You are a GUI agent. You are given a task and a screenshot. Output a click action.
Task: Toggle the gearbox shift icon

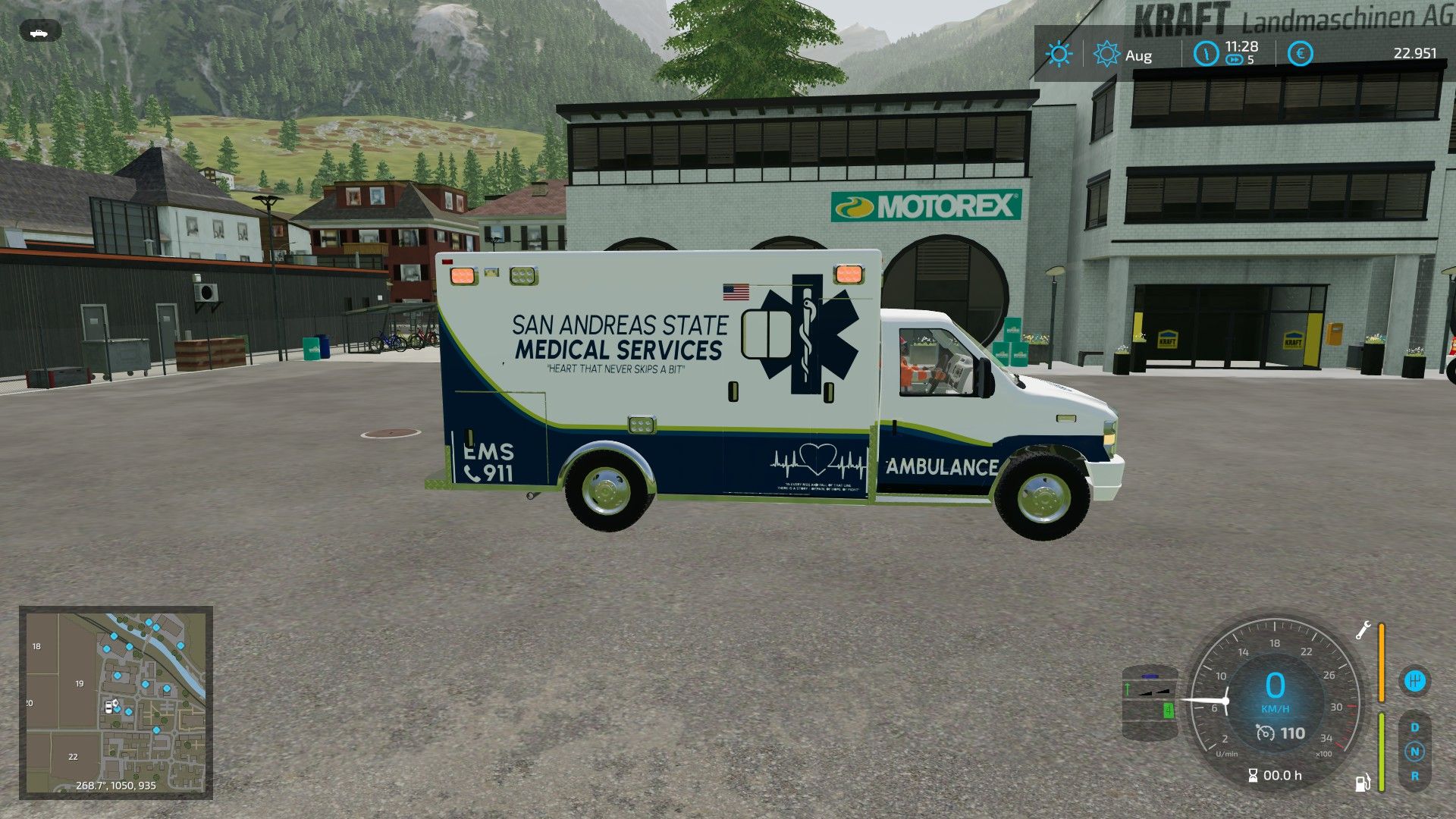click(x=1414, y=680)
